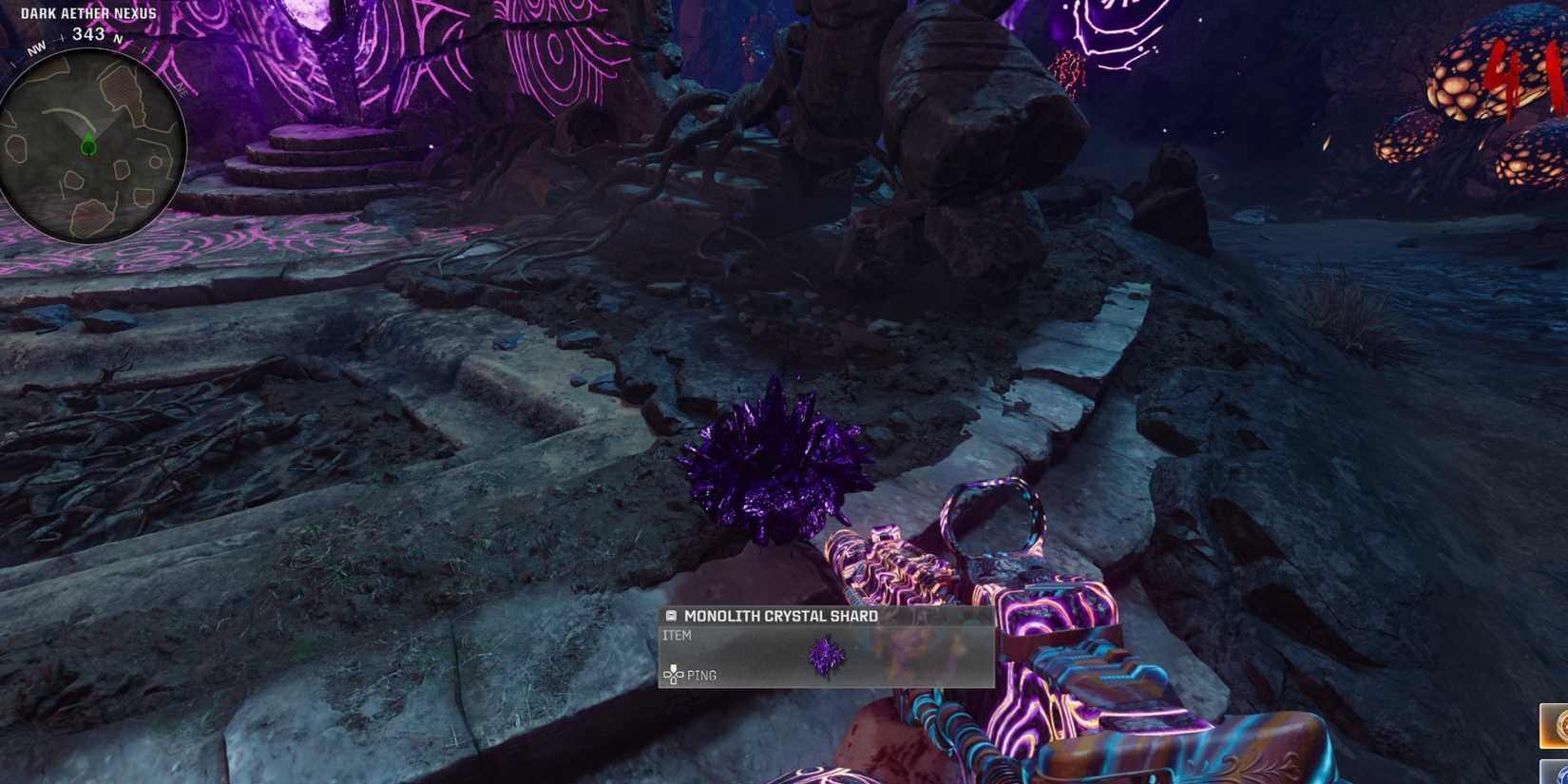Select the Item category label in the pickup box
The width and height of the screenshot is (1568, 784).
tap(678, 636)
